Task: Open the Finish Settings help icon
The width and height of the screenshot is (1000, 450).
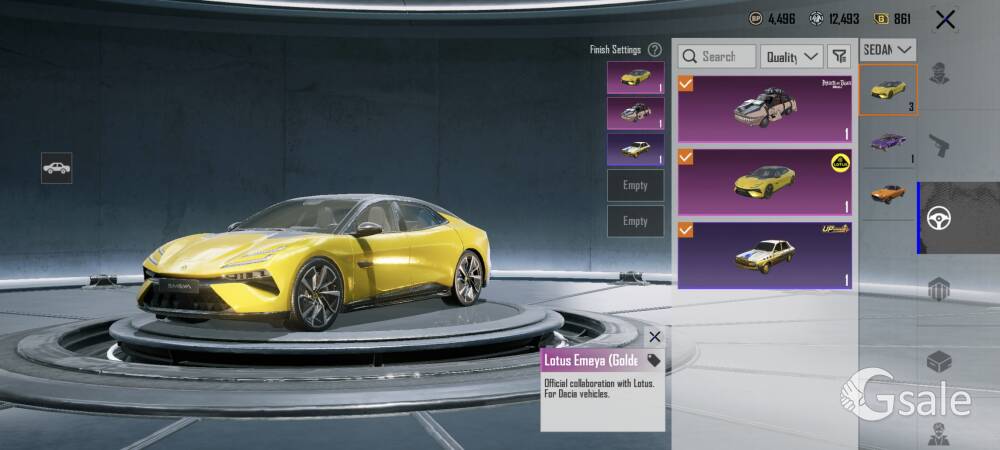Action: coord(654,49)
